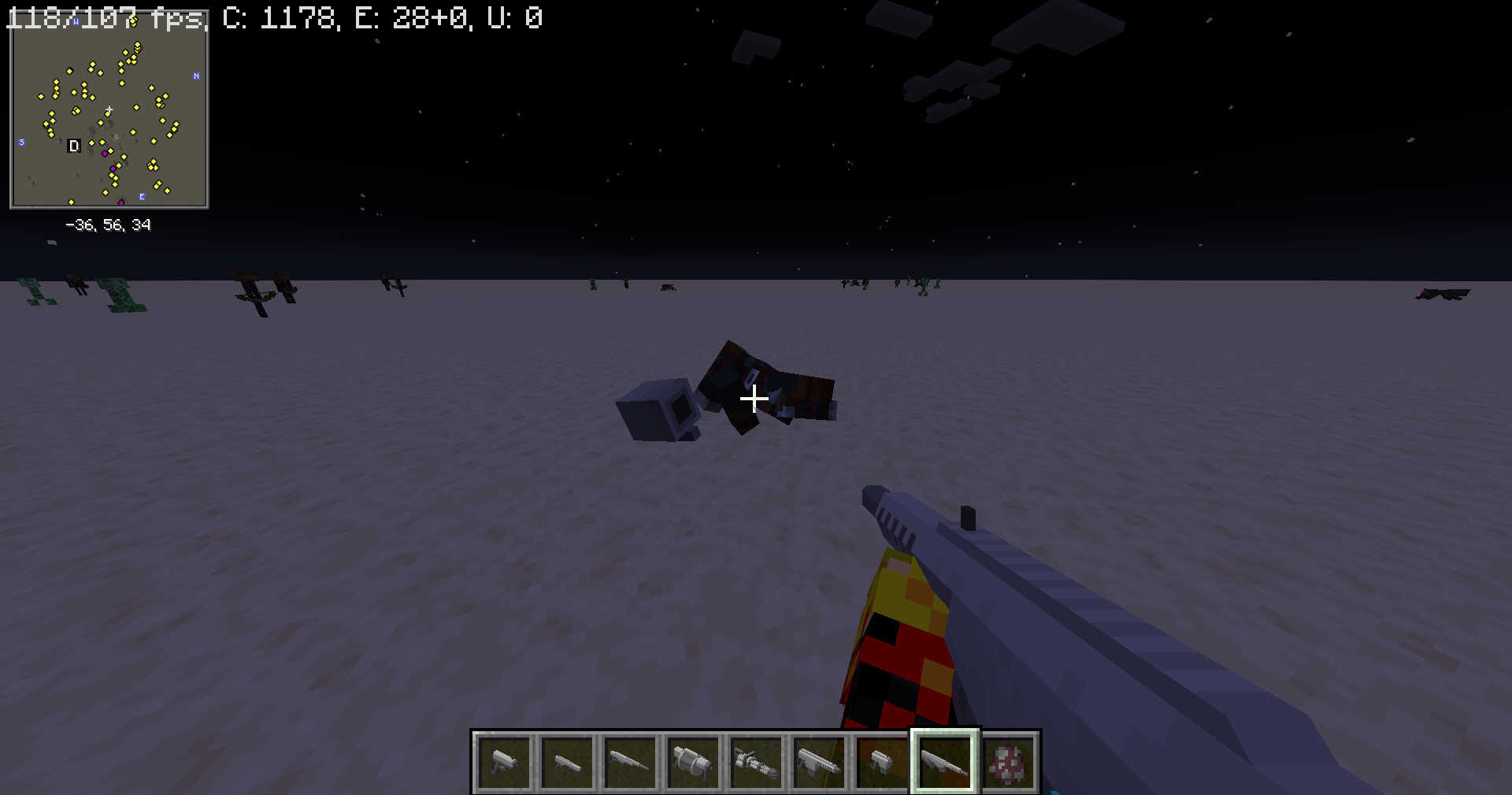Click the "D" death marker on the minimap
1512x795 pixels.
coord(74,146)
